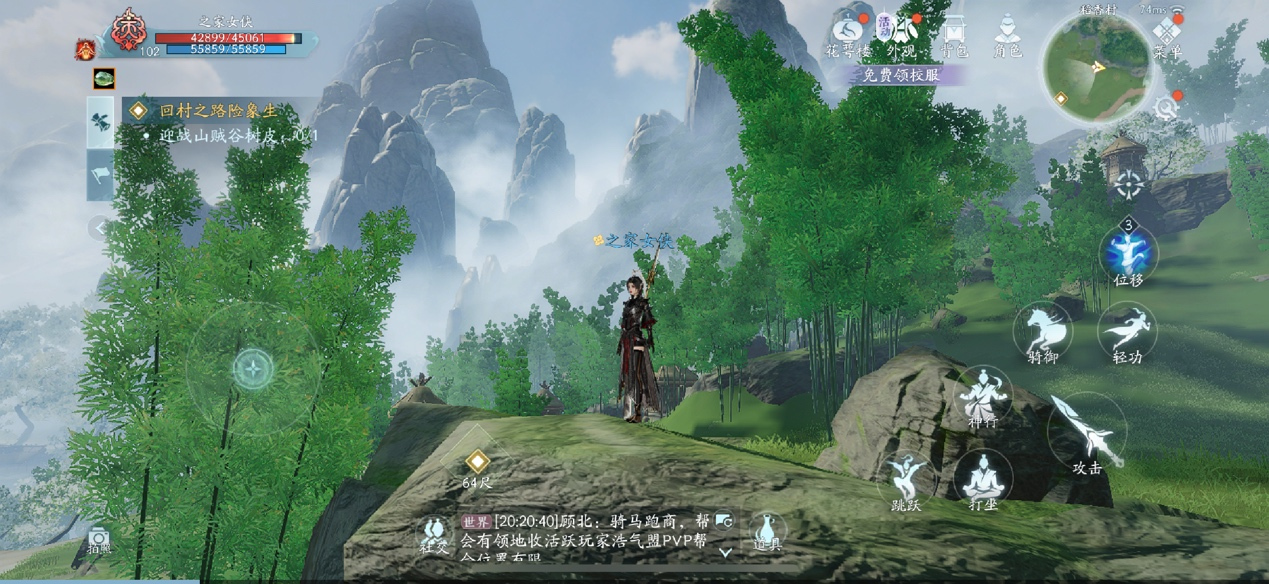1269x584 pixels.
Task: Tap the magnifier gear icon below 菜单
Action: [1166, 107]
